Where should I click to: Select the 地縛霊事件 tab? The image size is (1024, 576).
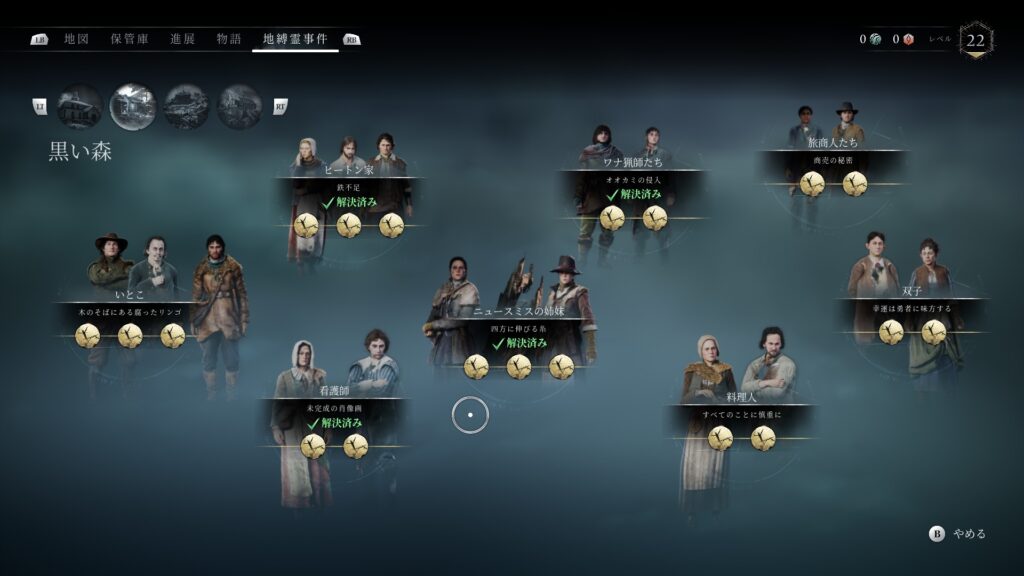coord(295,39)
